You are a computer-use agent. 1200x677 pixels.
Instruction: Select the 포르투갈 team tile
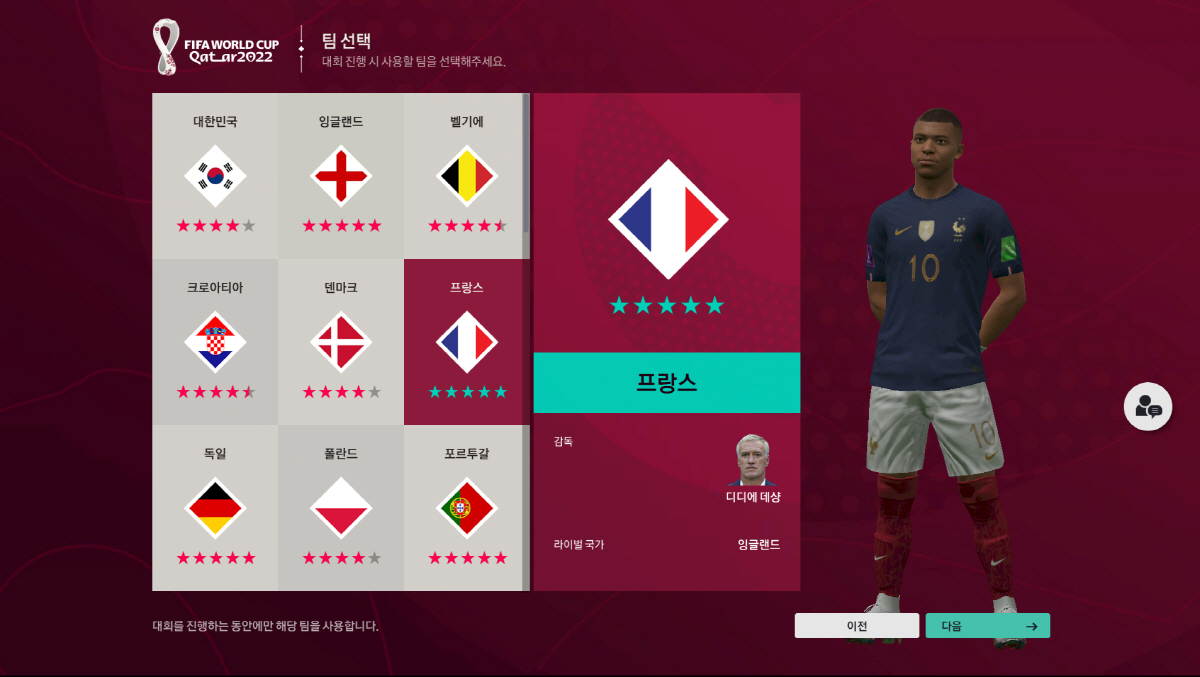[x=467, y=507]
